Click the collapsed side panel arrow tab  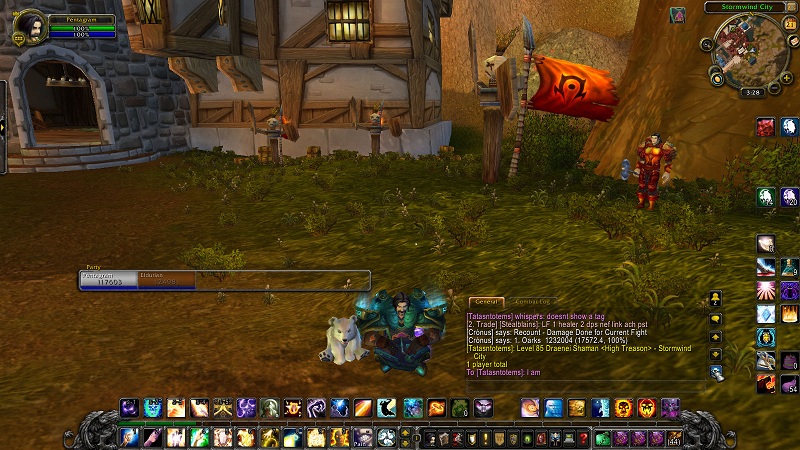pyautogui.click(x=3, y=125)
